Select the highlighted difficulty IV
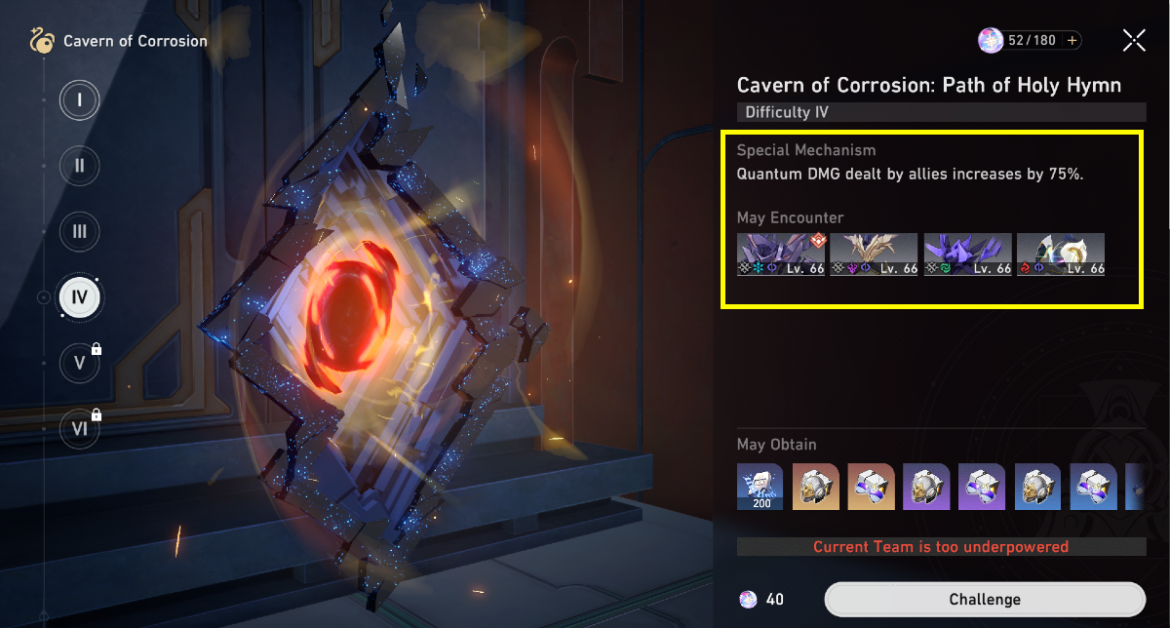Viewport: 1170px width, 628px height. click(79, 297)
